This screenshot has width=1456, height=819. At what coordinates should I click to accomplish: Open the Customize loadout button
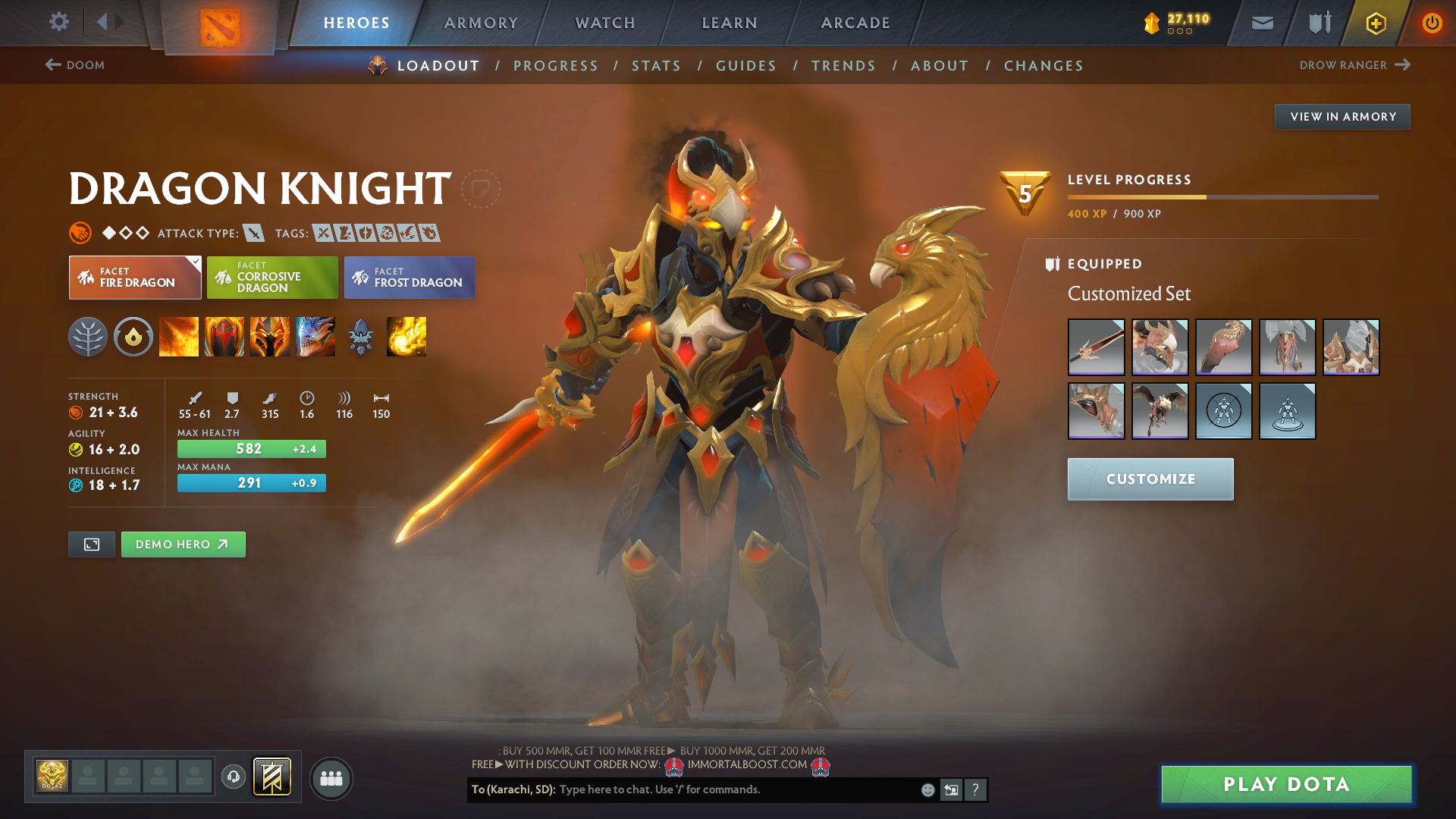click(1150, 479)
